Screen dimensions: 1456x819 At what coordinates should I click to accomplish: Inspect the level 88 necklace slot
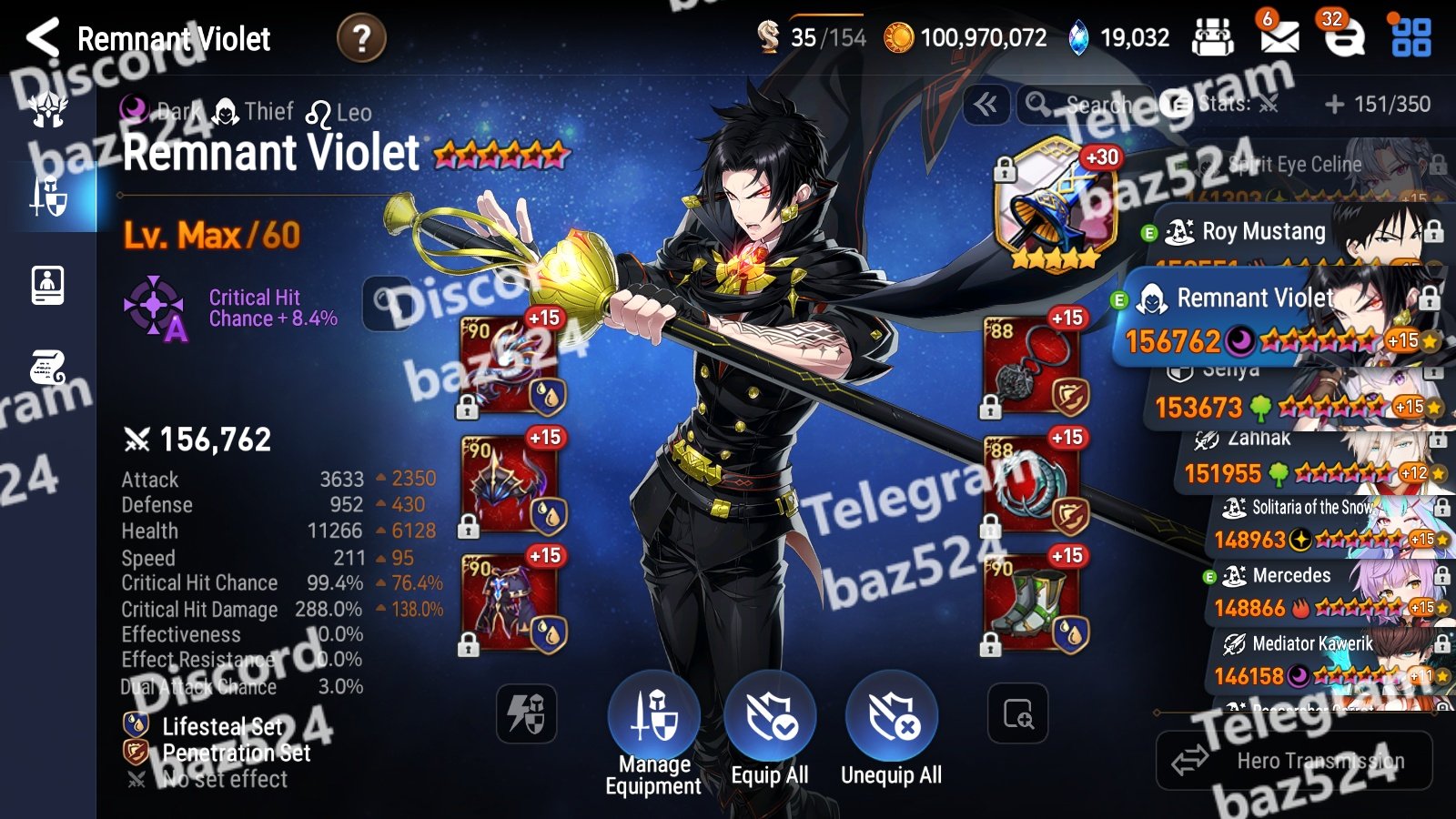(1032, 364)
